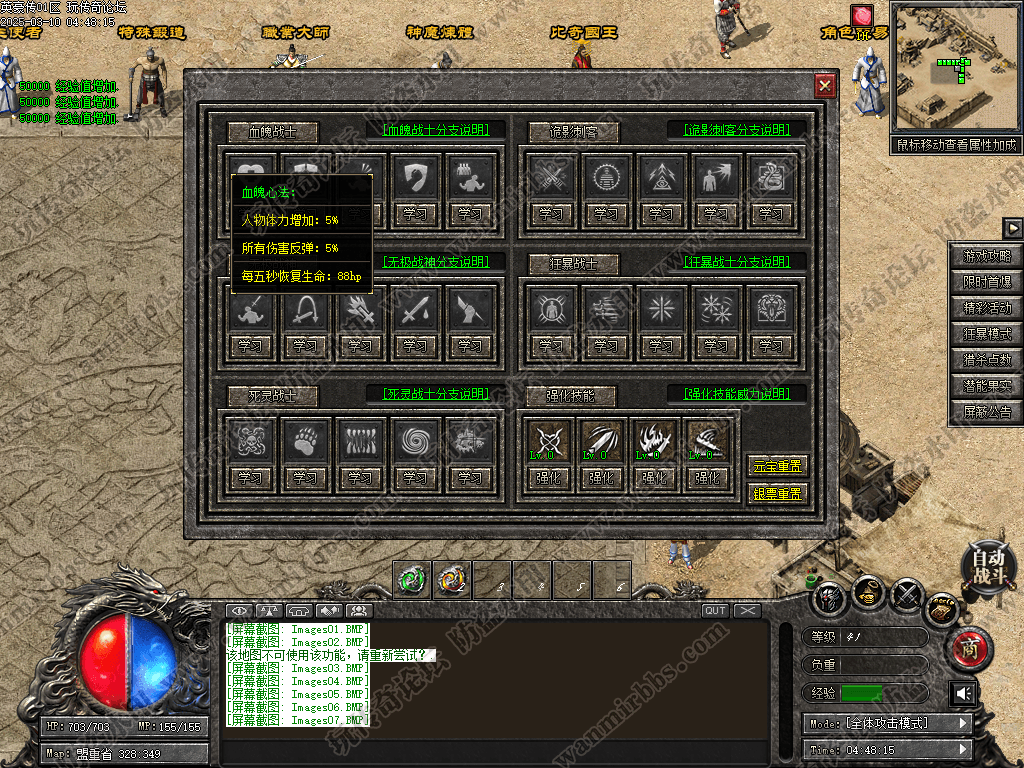Open the 限时首爆 menu entry
Image resolution: width=1024 pixels, height=768 pixels.
pyautogui.click(x=987, y=283)
